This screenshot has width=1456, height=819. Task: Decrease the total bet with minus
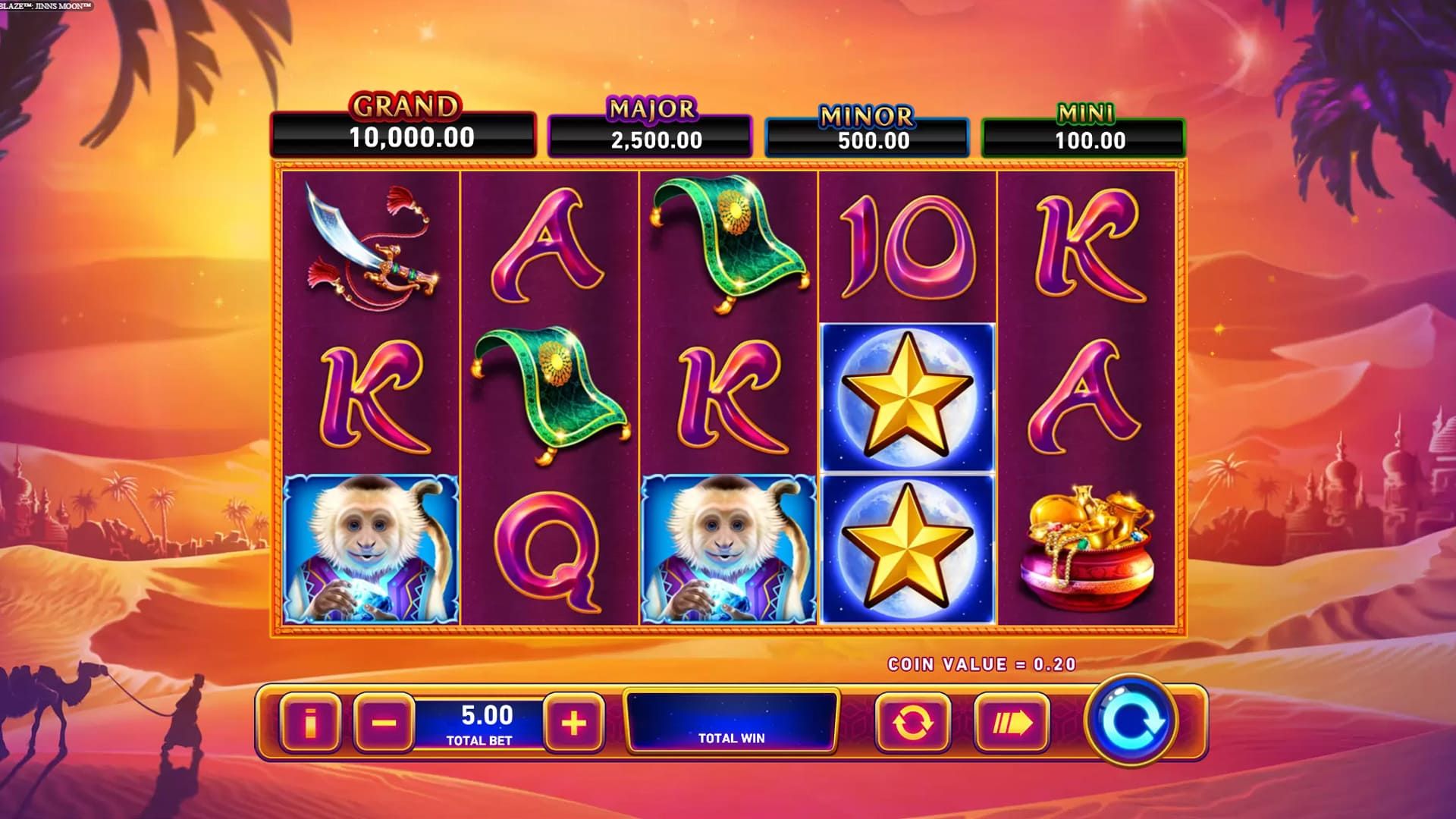coord(384,723)
